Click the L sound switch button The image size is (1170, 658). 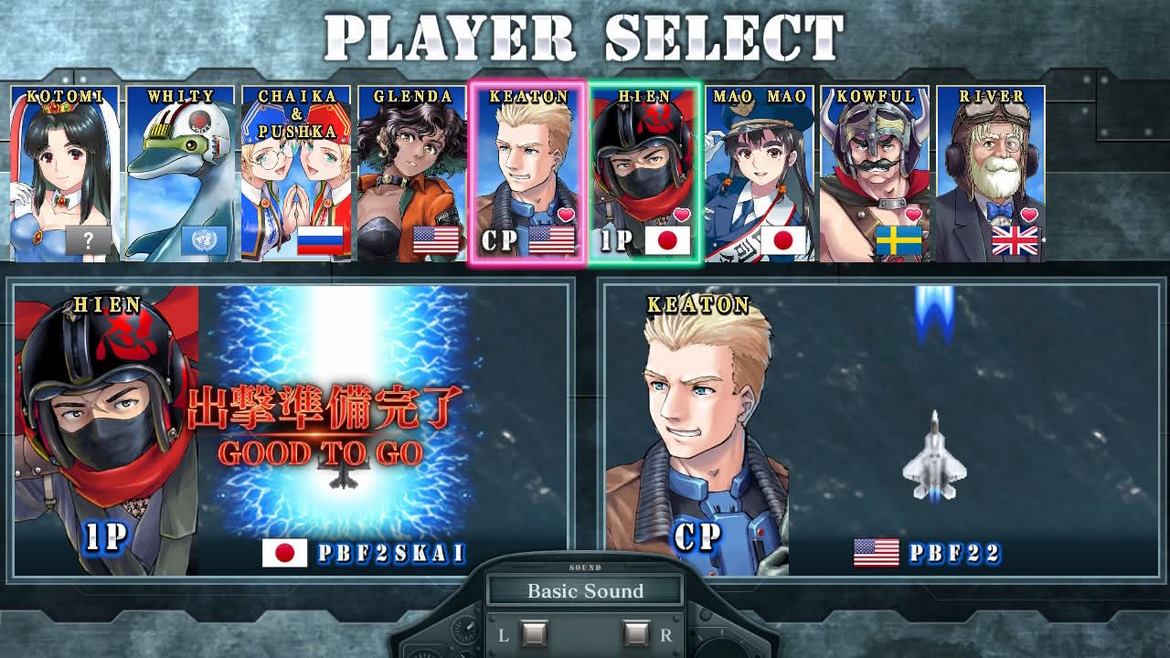click(x=534, y=634)
